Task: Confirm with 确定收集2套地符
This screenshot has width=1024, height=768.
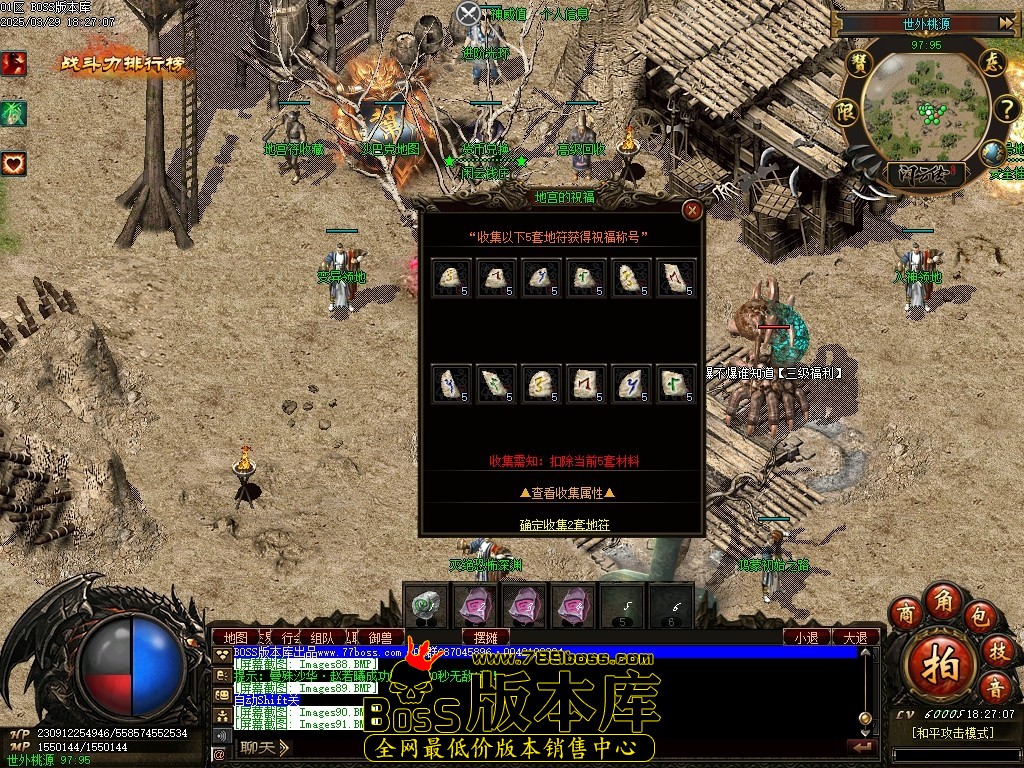Action: (x=564, y=524)
